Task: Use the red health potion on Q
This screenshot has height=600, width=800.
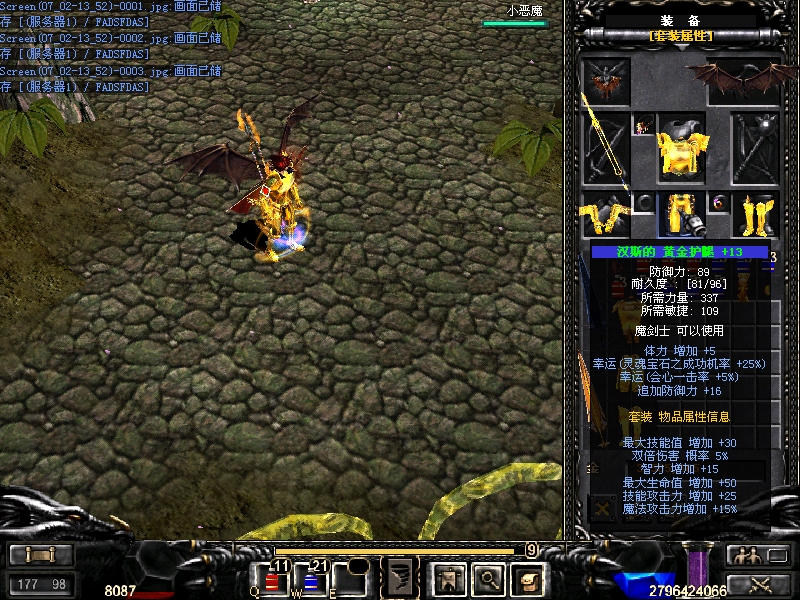Action: [x=273, y=579]
